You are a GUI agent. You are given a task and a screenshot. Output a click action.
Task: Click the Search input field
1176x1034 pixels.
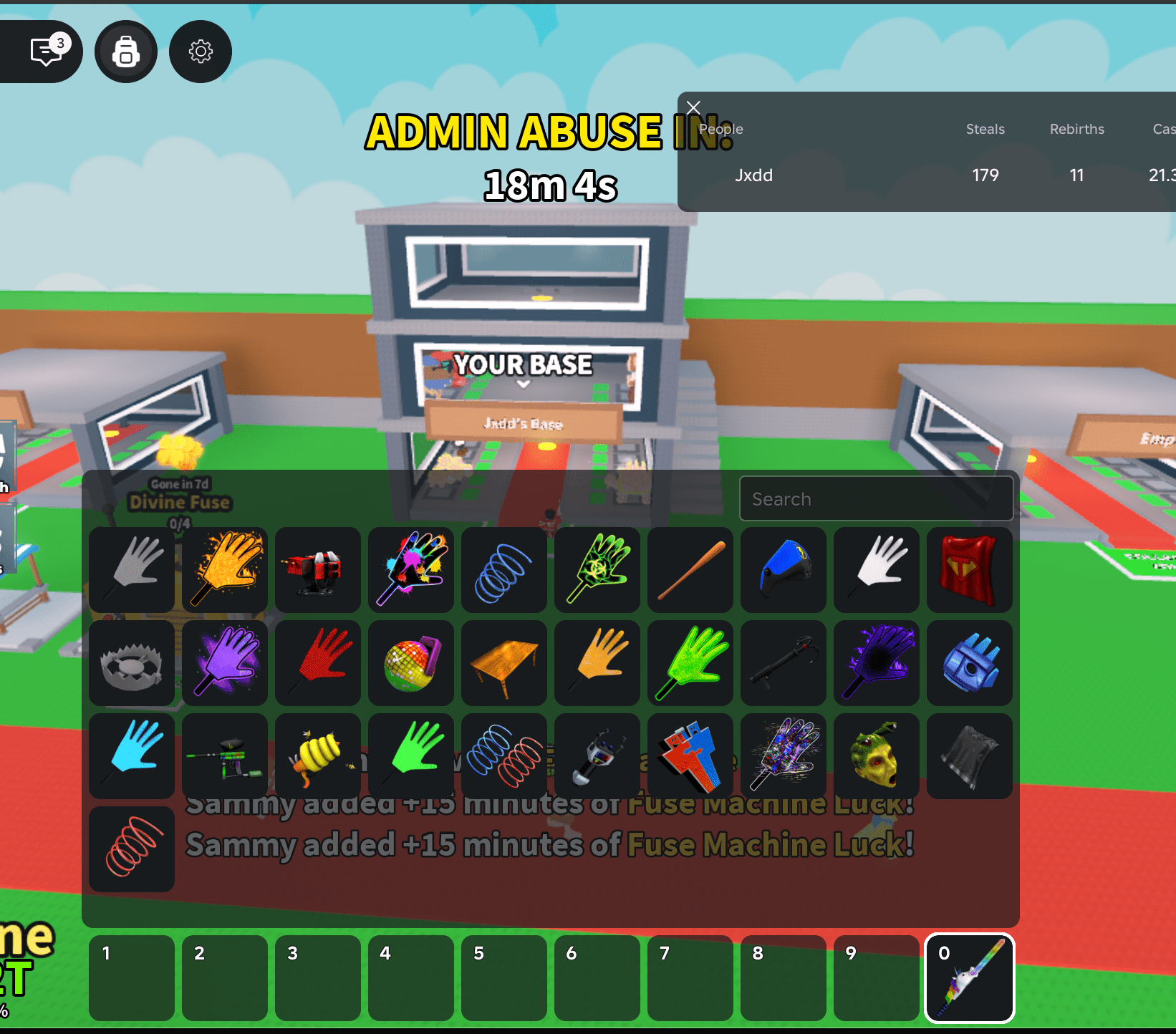[877, 498]
